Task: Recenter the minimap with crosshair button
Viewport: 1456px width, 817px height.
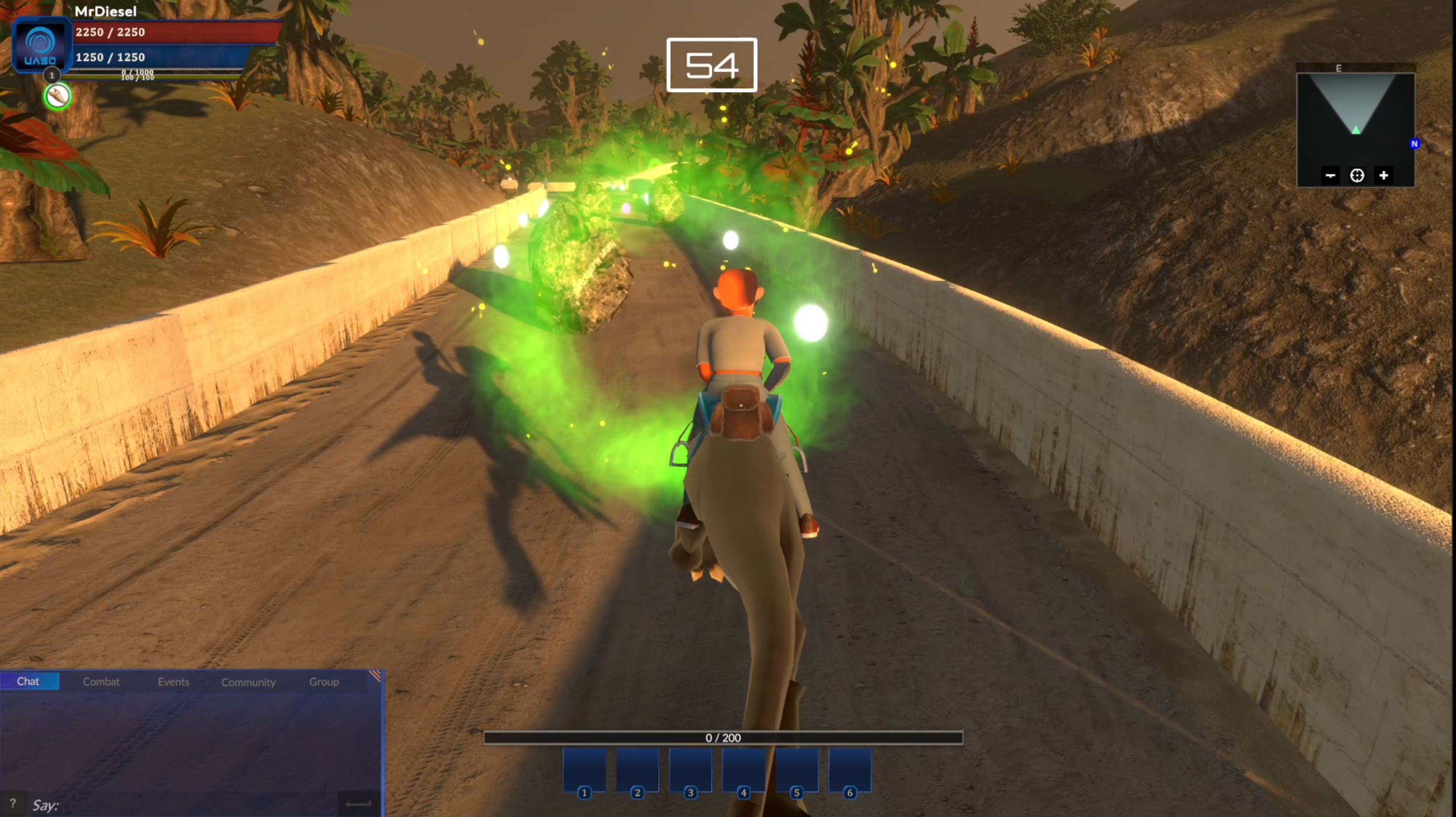Action: pos(1357,176)
